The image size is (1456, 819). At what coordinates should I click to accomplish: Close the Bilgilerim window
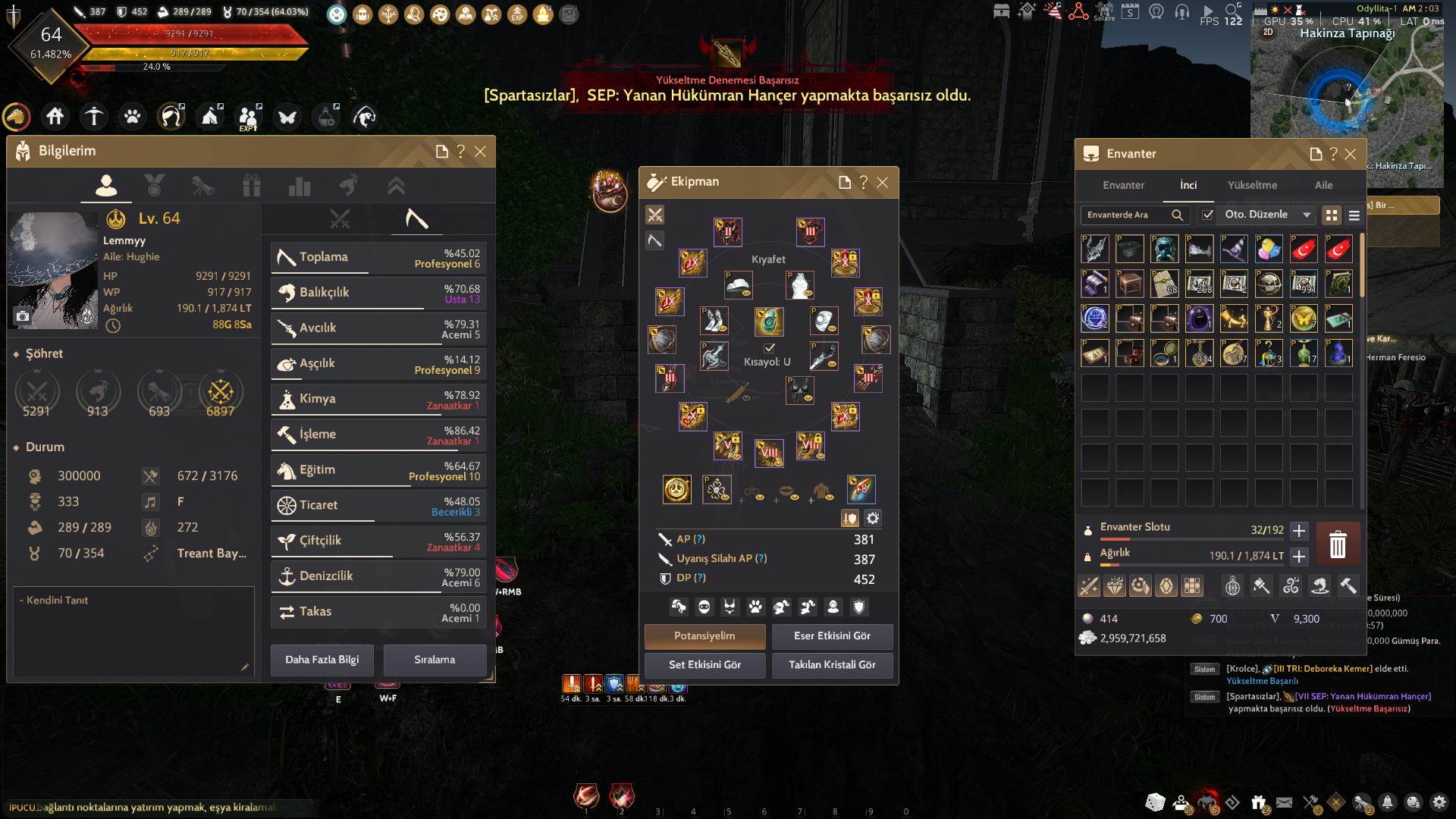[480, 152]
